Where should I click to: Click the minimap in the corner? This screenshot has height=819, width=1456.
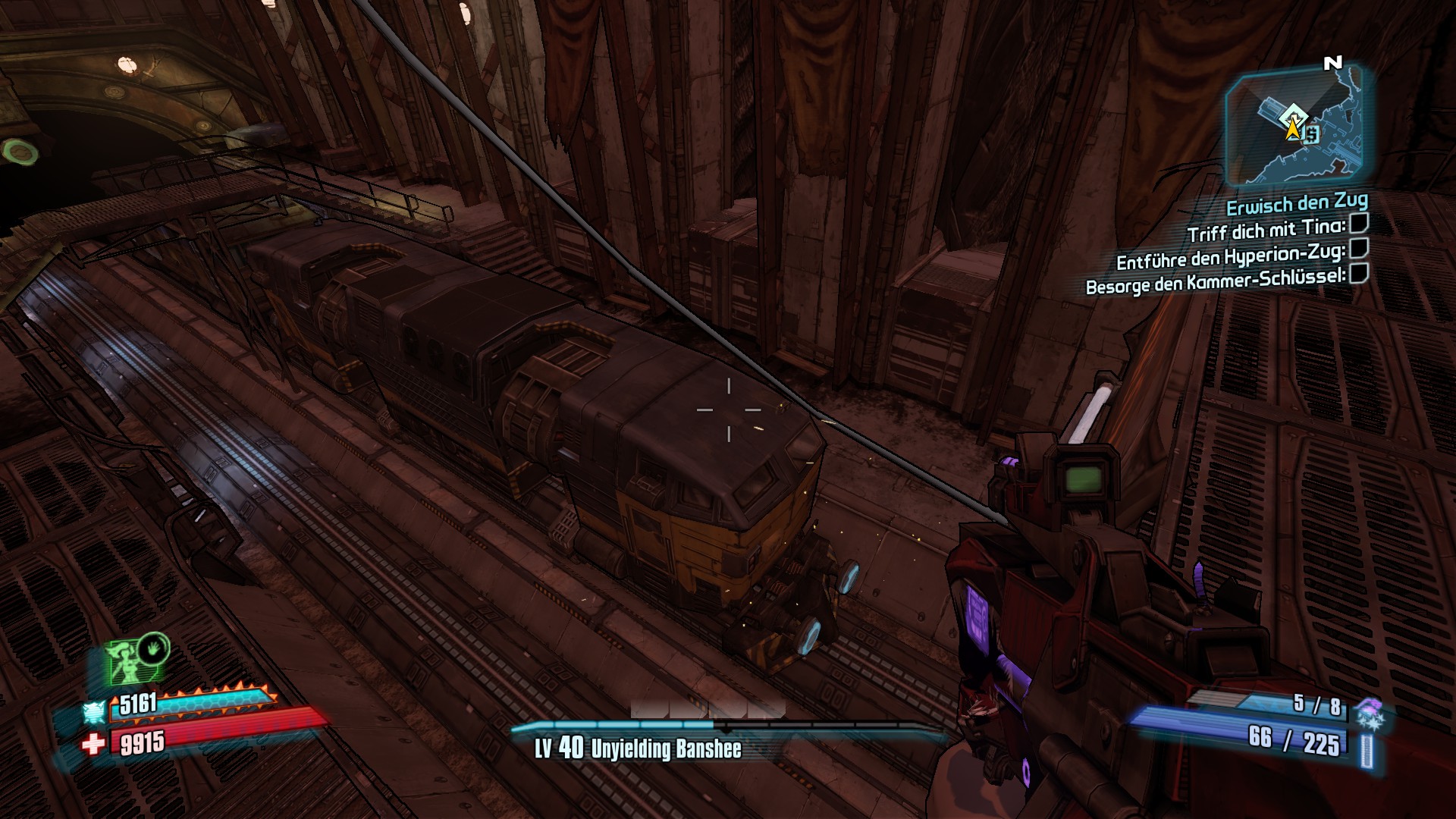pyautogui.click(x=1295, y=125)
